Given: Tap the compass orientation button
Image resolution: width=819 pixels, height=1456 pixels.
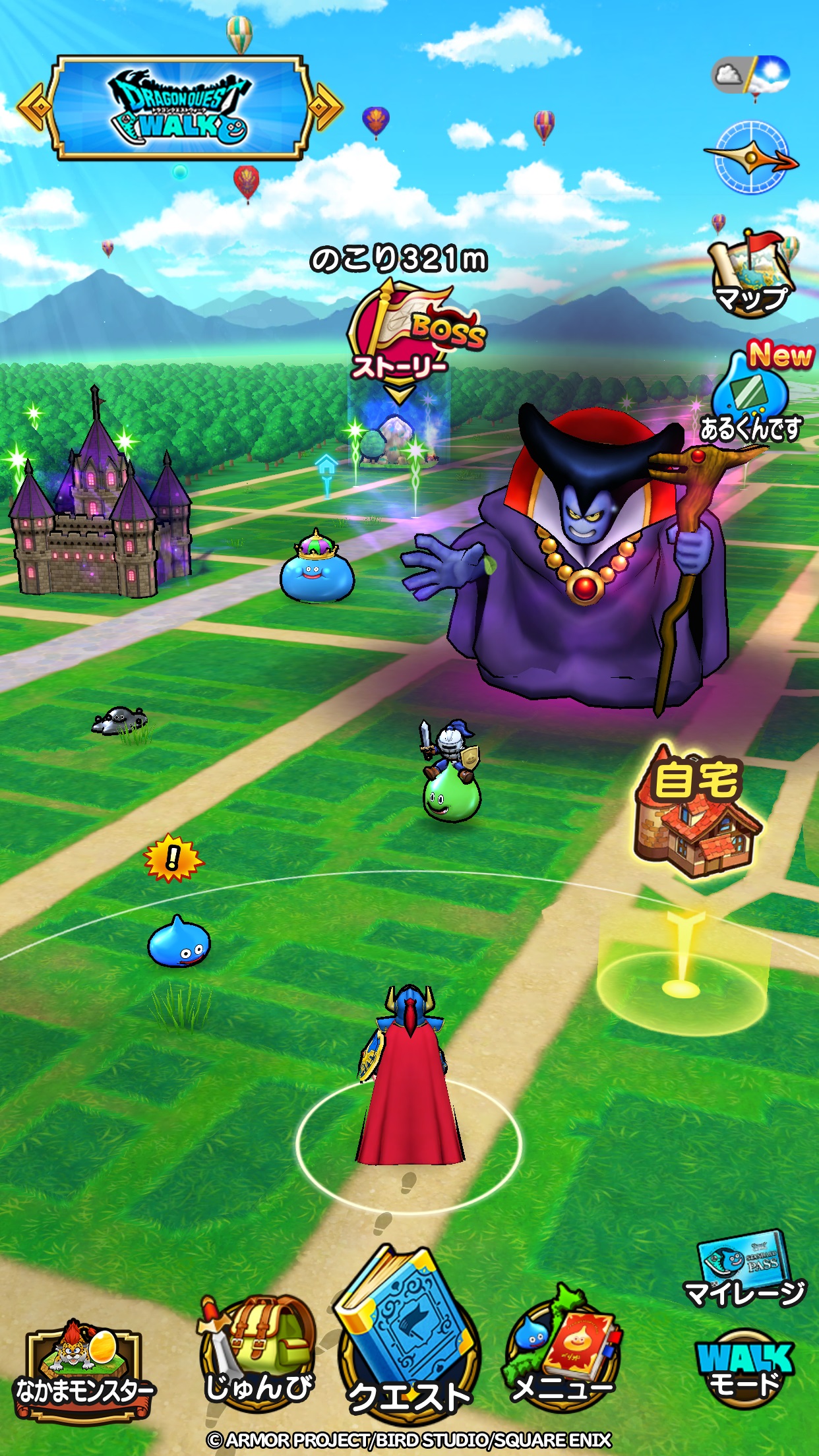Looking at the screenshot, I should click(x=752, y=158).
